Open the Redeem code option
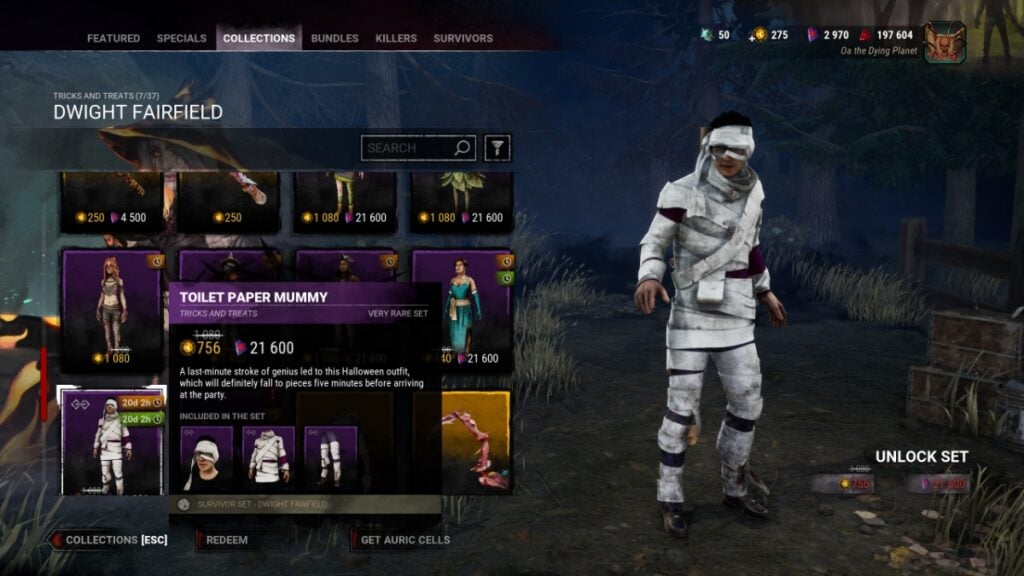This screenshot has width=1024, height=576. point(227,540)
